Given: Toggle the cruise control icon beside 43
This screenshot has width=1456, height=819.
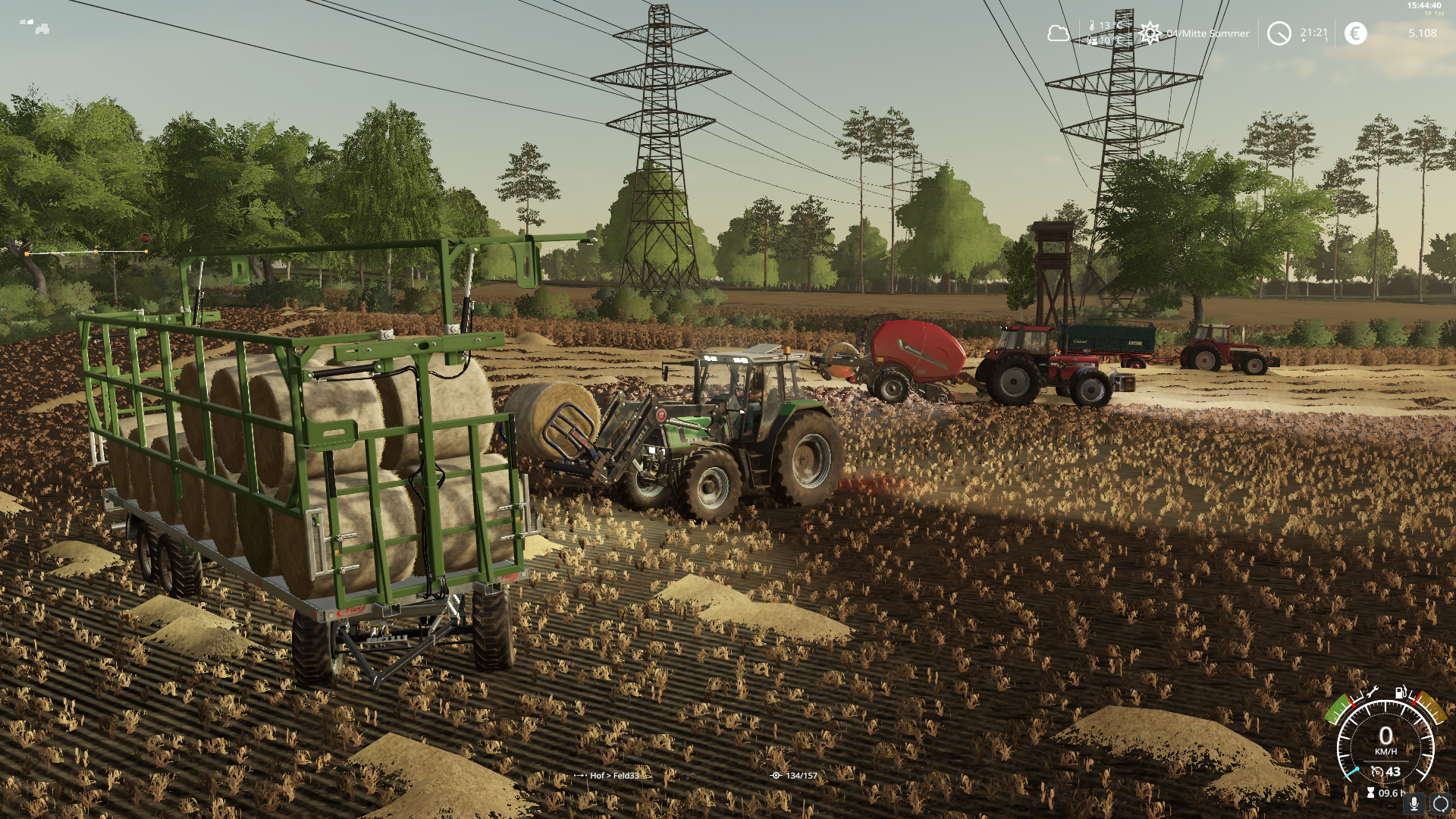Looking at the screenshot, I should tap(1377, 772).
